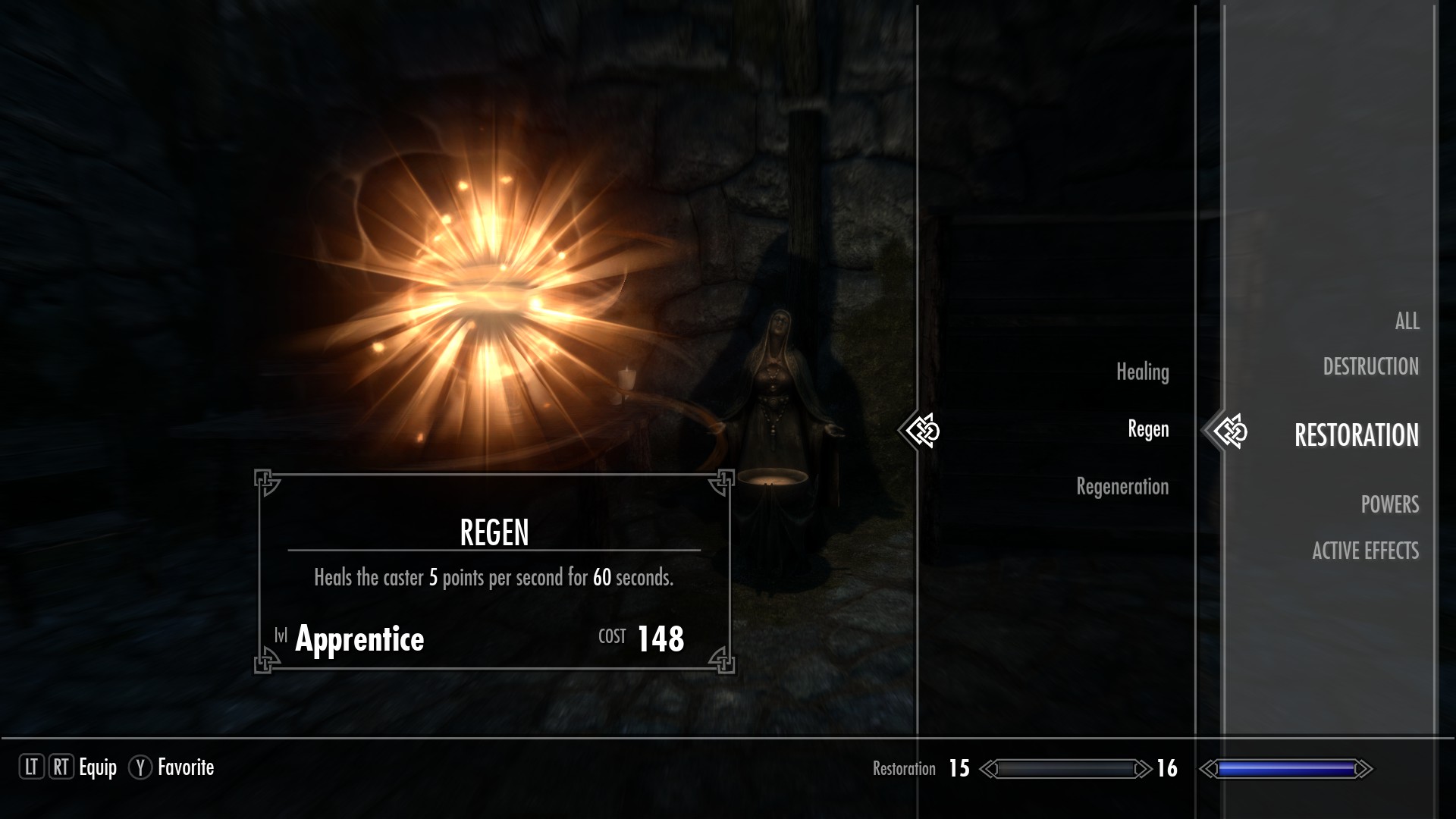Image resolution: width=1456 pixels, height=819 pixels.
Task: View the Active Effects list
Action: (1365, 551)
